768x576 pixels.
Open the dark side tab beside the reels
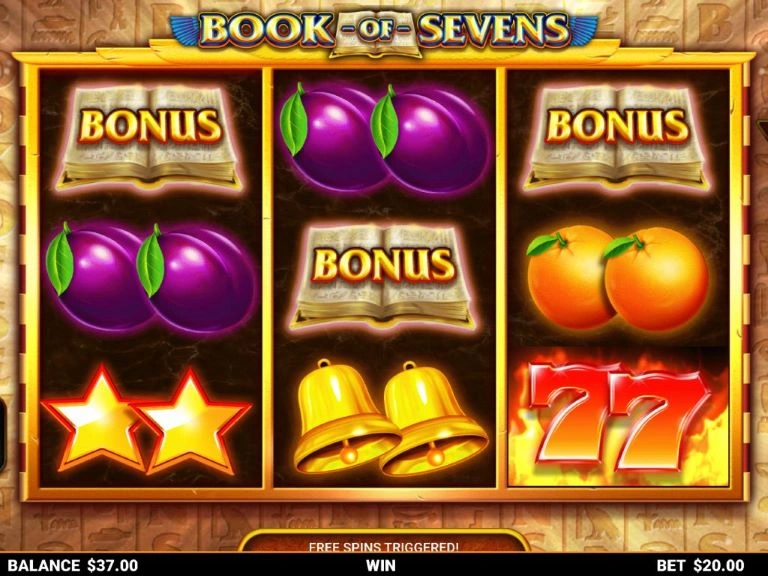coord(3,434)
